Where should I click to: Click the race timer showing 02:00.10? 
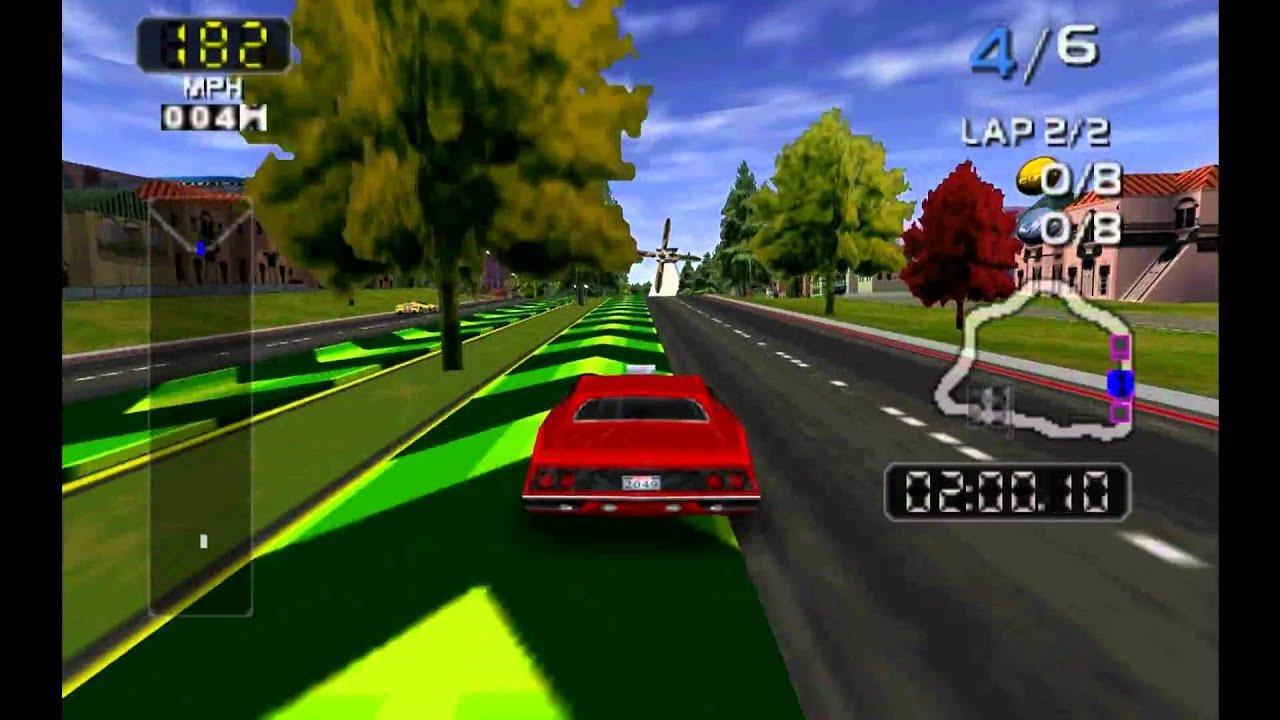tap(1010, 490)
